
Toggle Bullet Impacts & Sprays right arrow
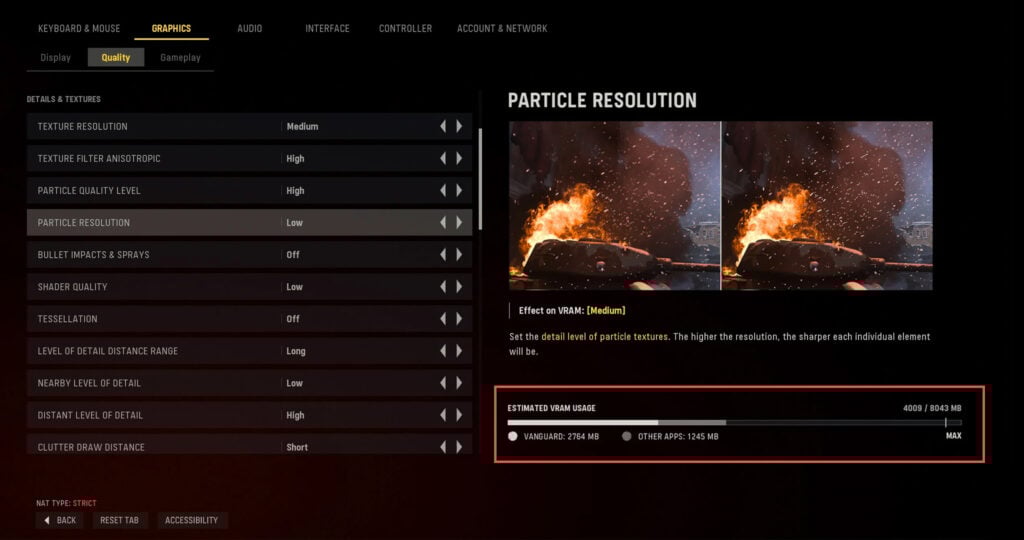point(459,254)
